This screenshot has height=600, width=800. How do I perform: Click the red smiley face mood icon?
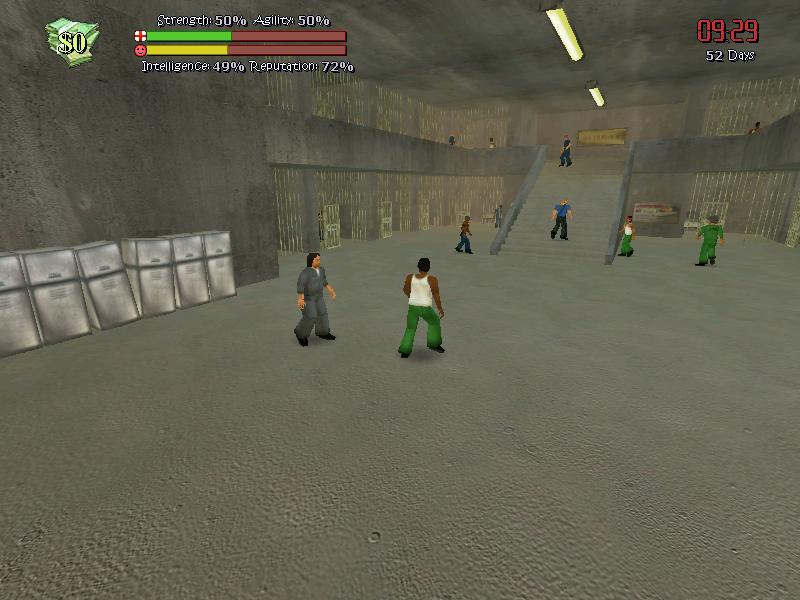(139, 49)
